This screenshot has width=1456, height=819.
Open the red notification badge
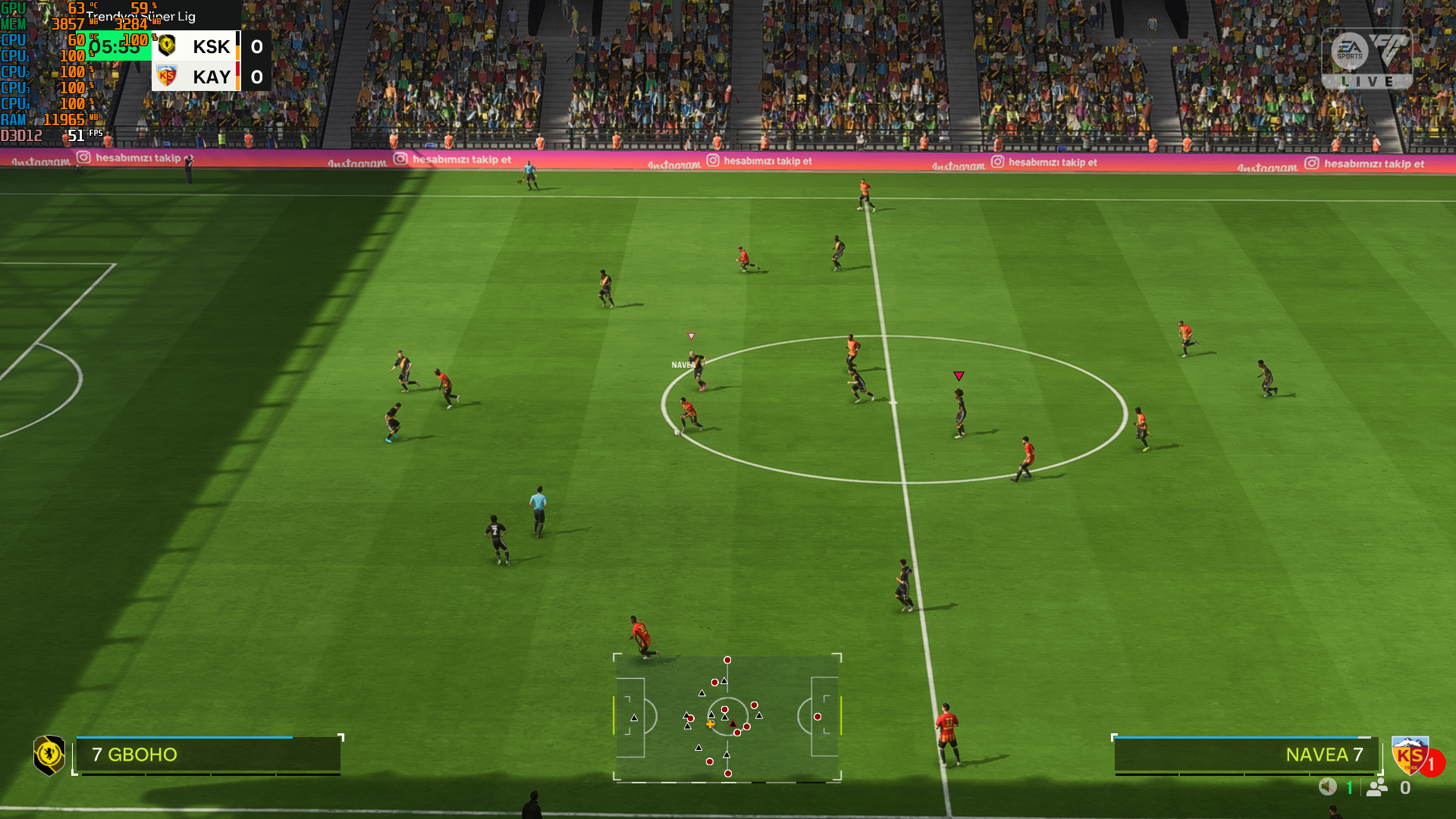tap(1432, 764)
